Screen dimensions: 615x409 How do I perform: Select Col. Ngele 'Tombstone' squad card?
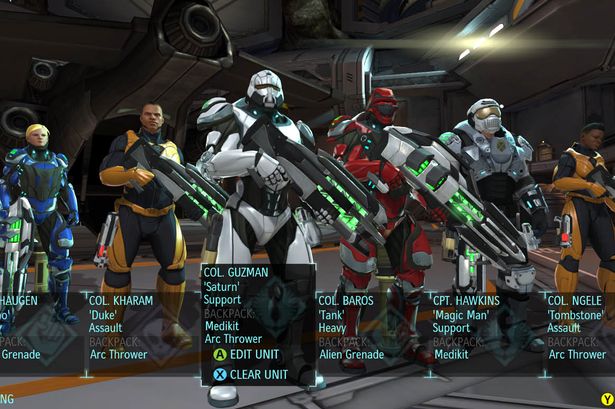(x=579, y=327)
